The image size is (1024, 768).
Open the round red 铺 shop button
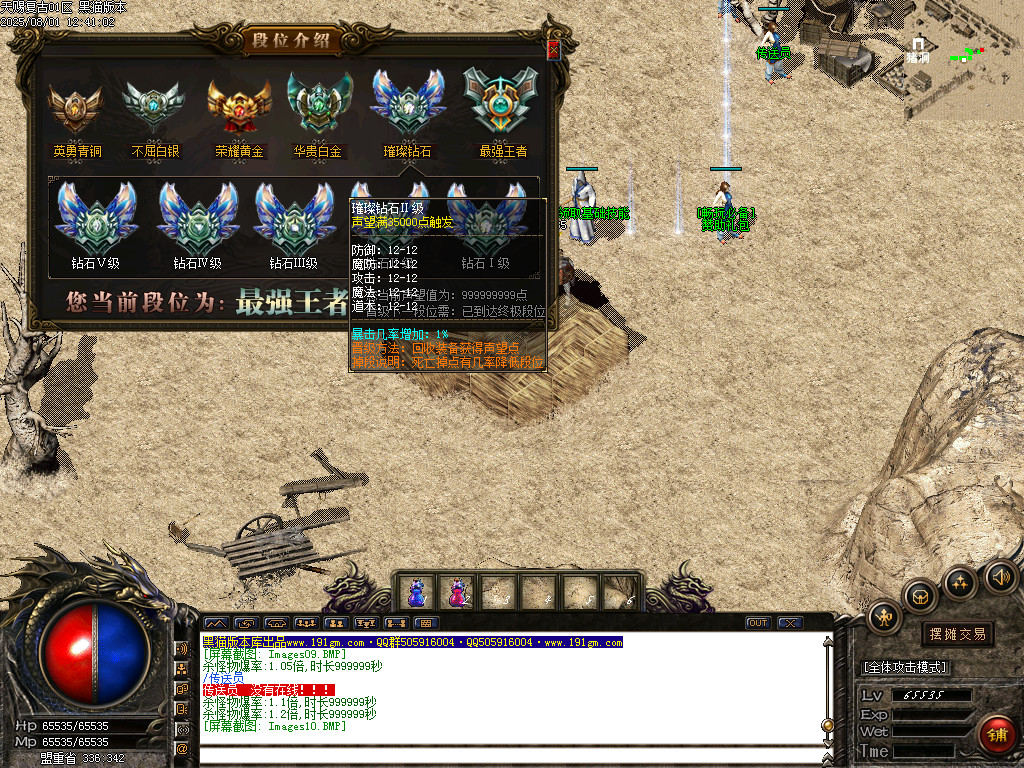click(996, 733)
